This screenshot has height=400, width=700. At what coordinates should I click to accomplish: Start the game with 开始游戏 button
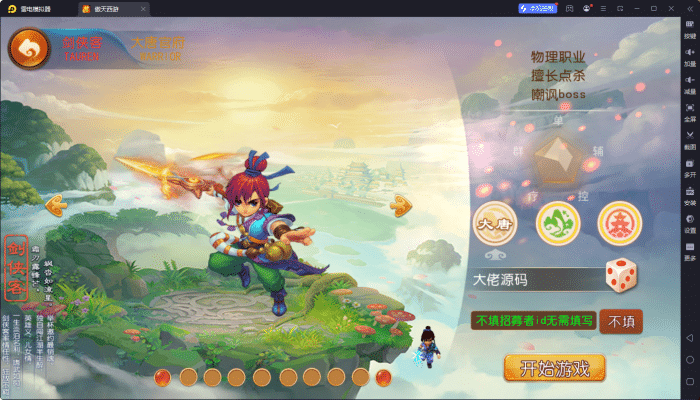[x=555, y=367]
